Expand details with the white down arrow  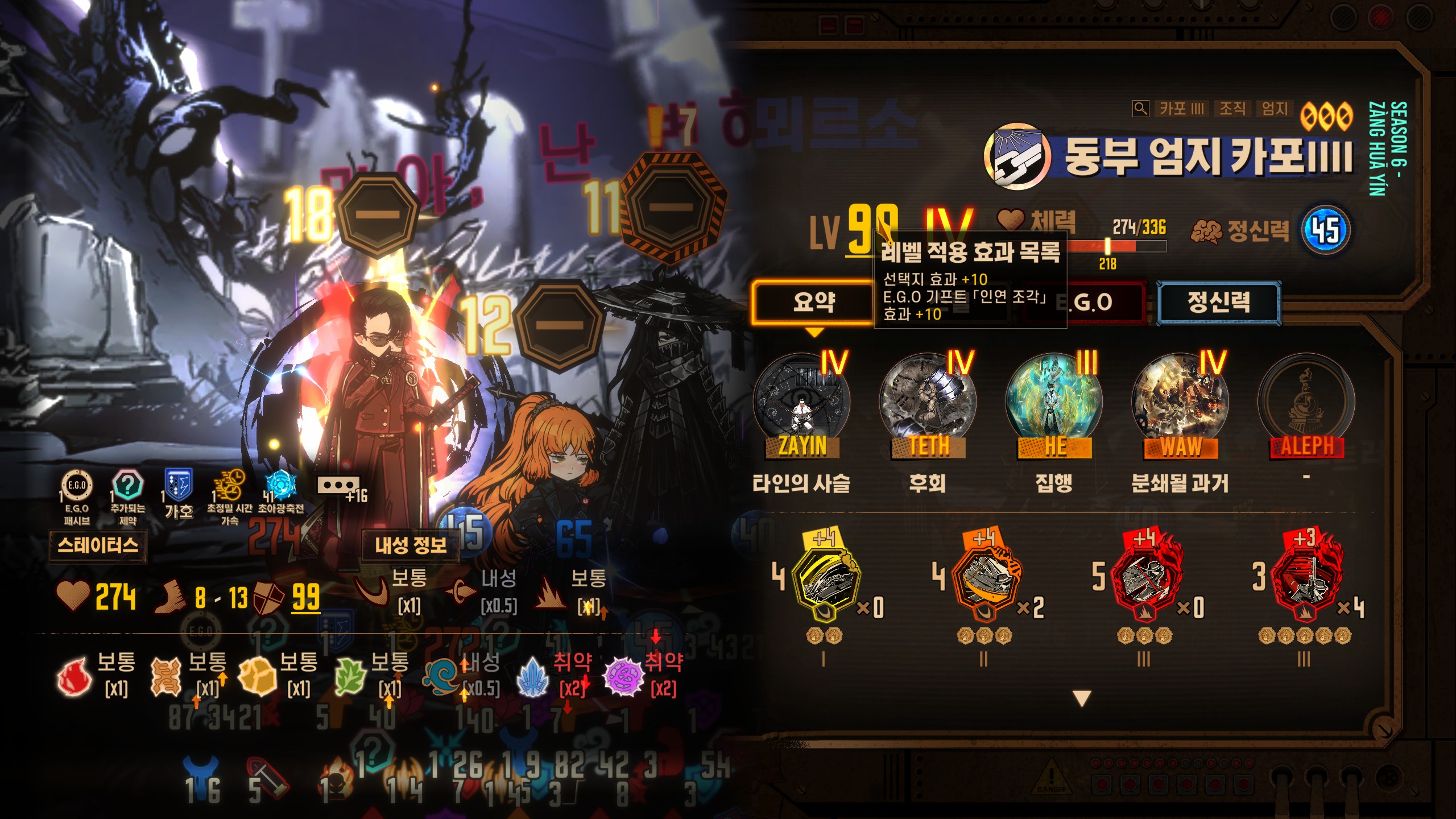pos(1081,698)
